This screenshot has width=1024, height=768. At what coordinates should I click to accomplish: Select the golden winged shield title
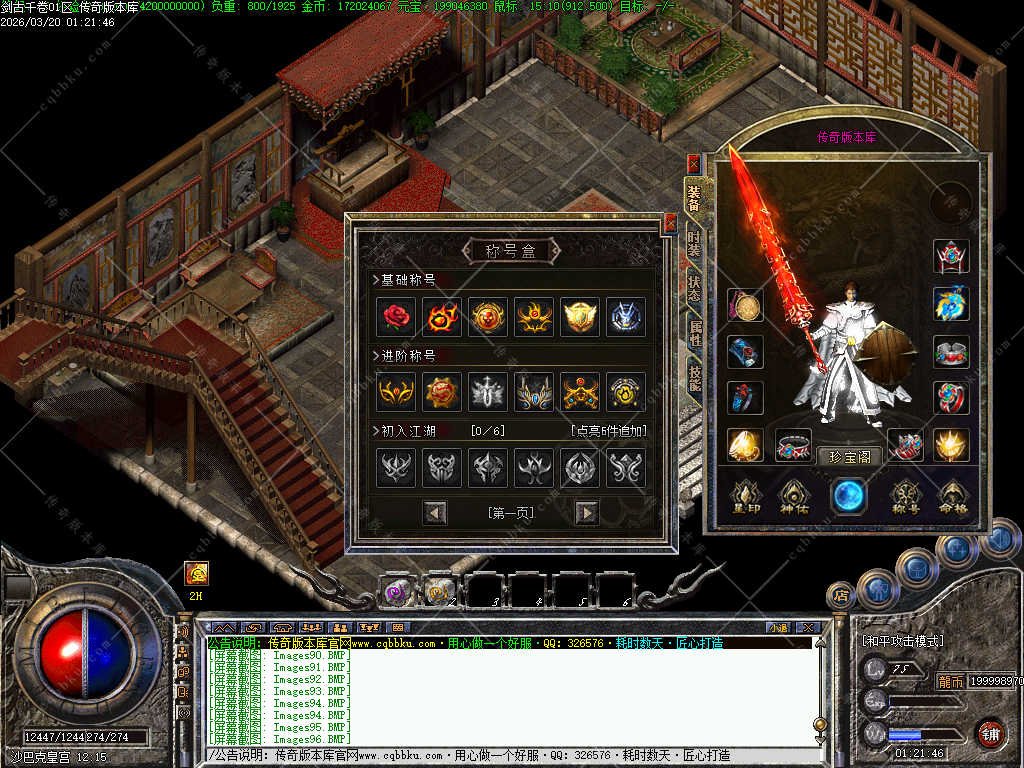(x=580, y=317)
